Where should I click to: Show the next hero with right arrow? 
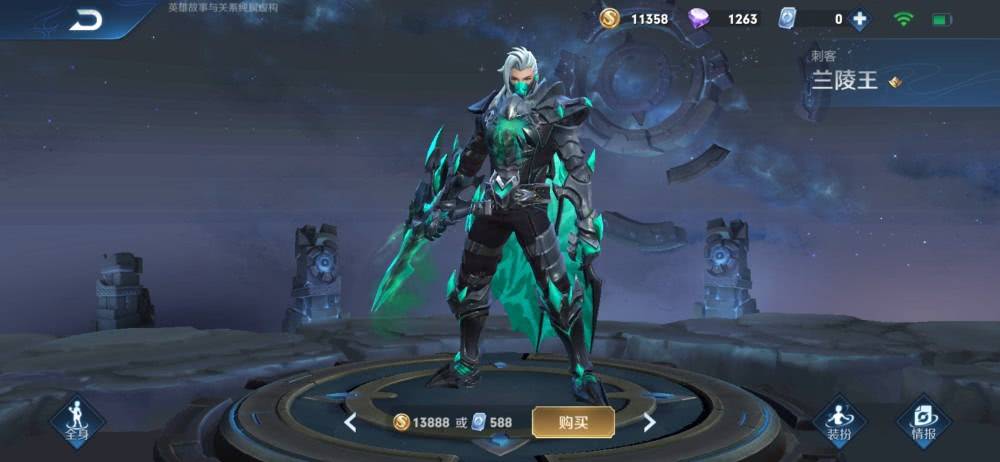pos(649,423)
